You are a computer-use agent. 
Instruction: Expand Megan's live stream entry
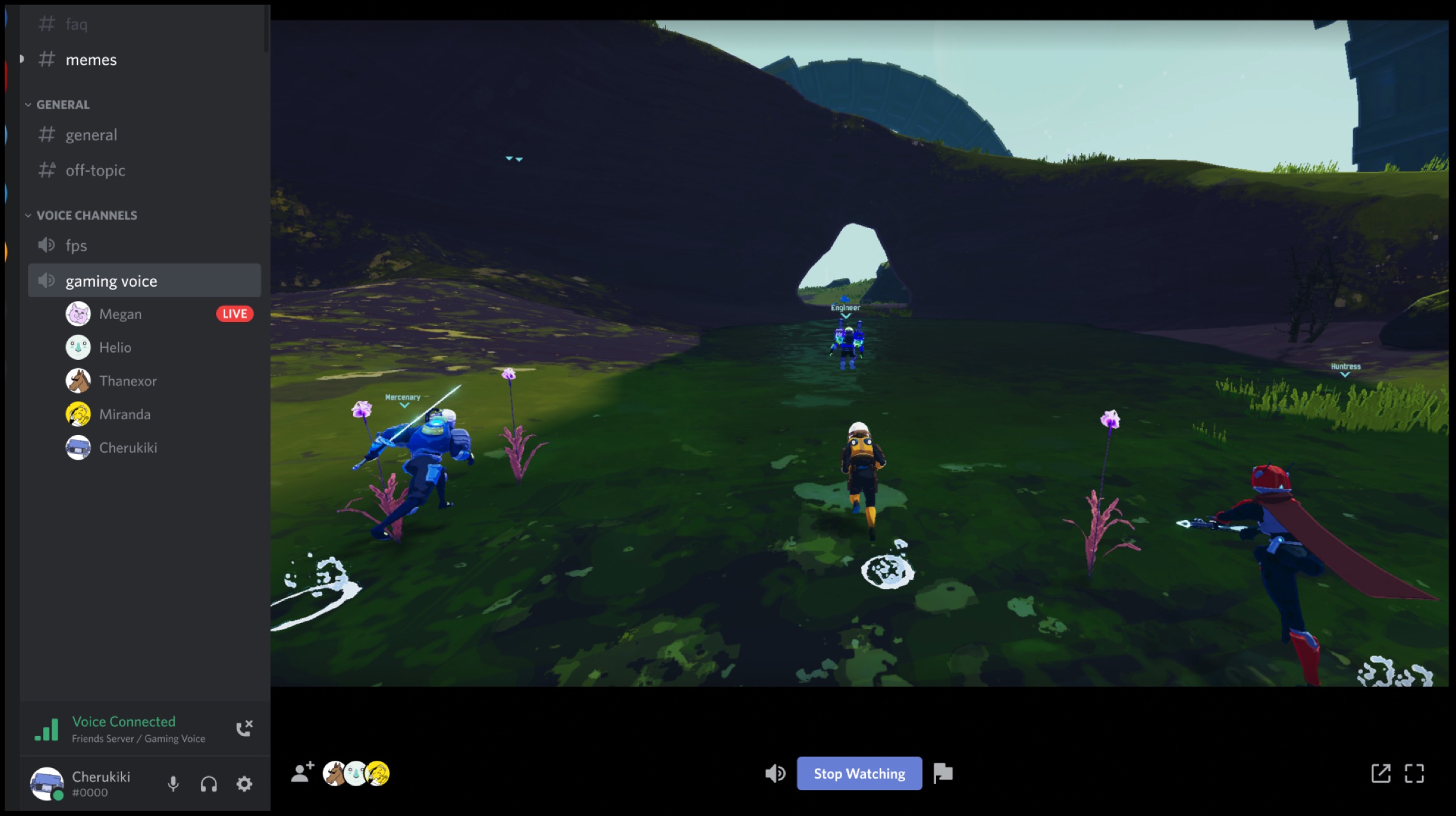pyautogui.click(x=120, y=314)
